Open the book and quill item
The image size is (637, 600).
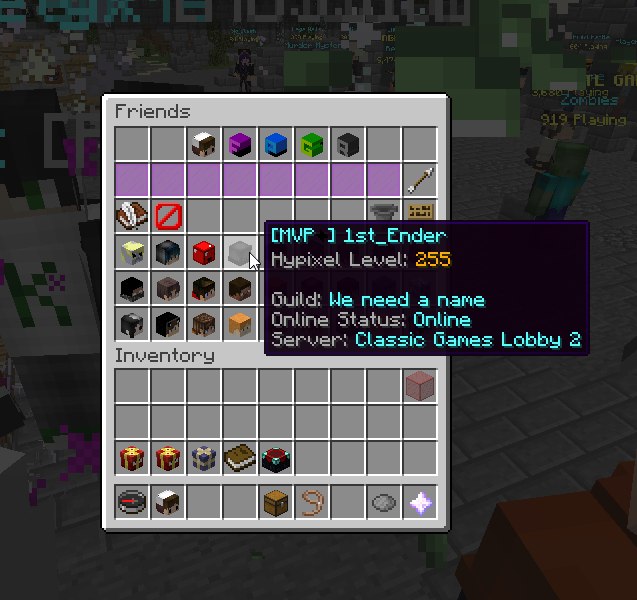[x=132, y=215]
